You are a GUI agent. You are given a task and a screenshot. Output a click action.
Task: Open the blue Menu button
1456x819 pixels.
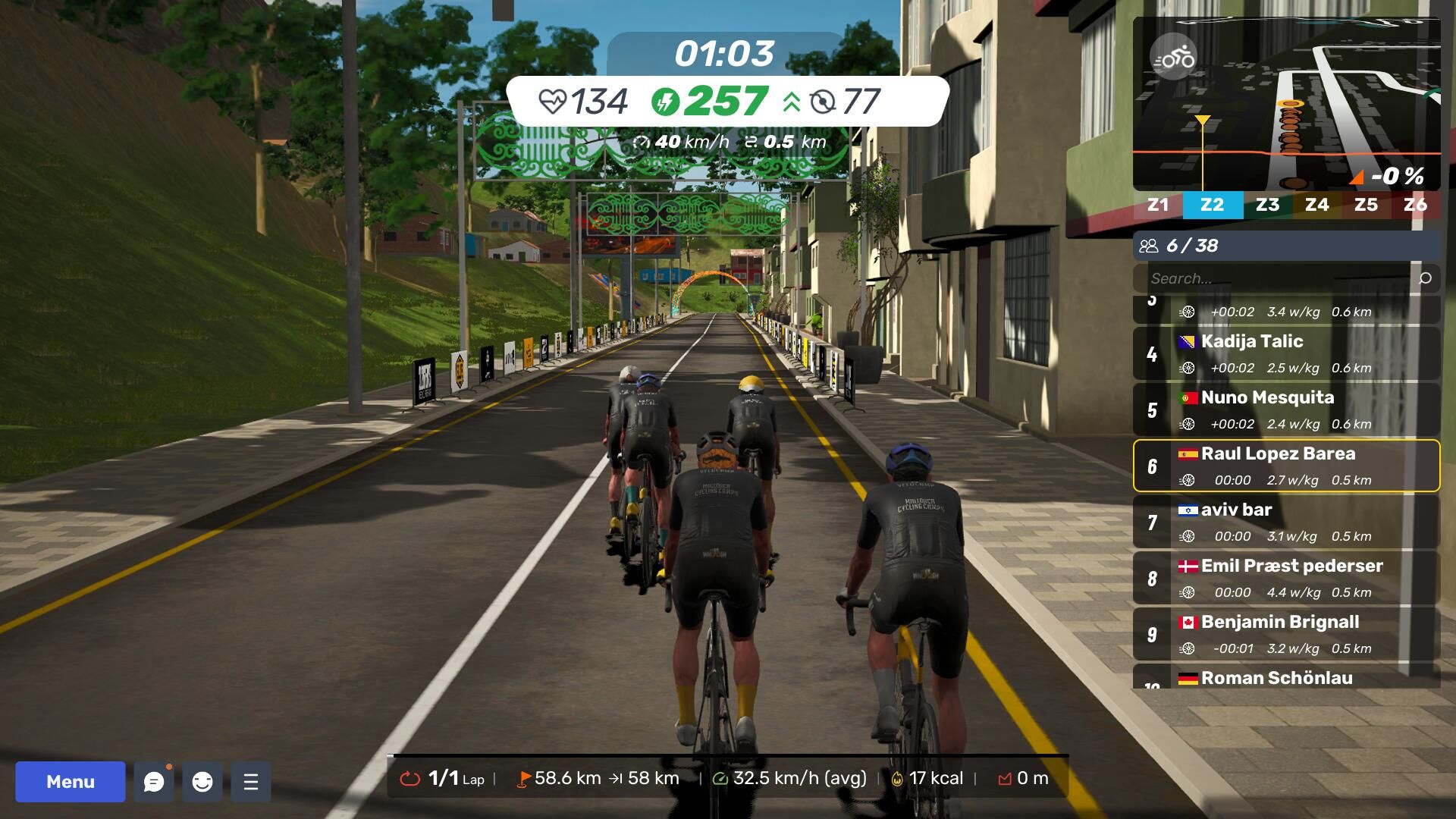point(71,782)
